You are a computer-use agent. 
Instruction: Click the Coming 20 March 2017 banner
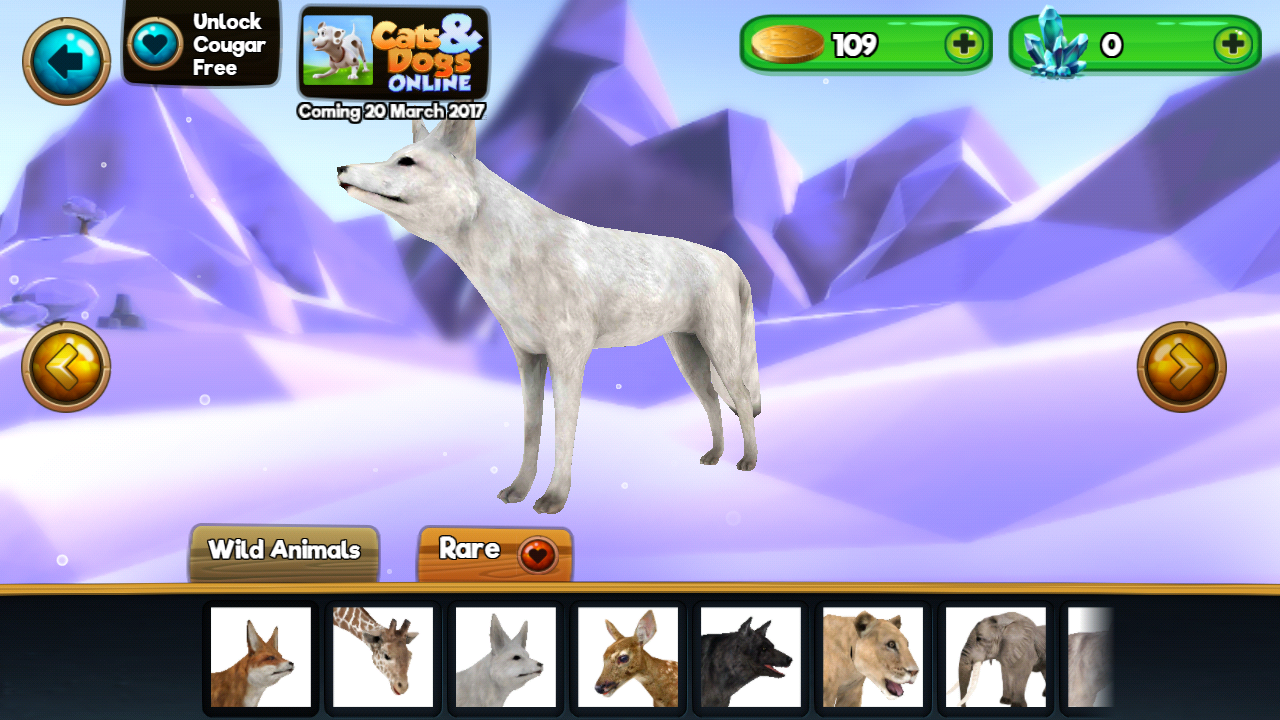tap(392, 112)
